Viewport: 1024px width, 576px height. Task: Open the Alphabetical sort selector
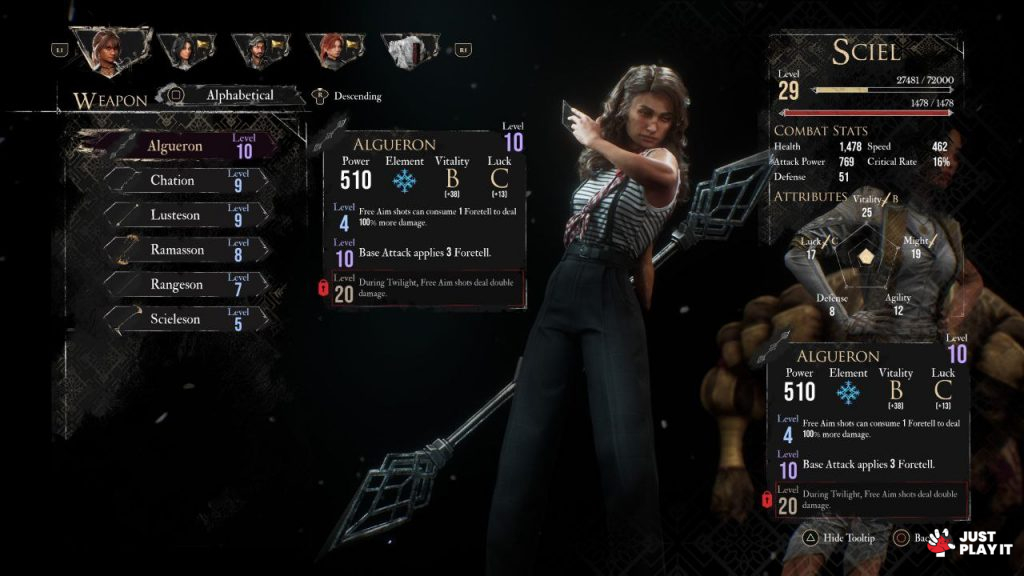click(x=238, y=96)
